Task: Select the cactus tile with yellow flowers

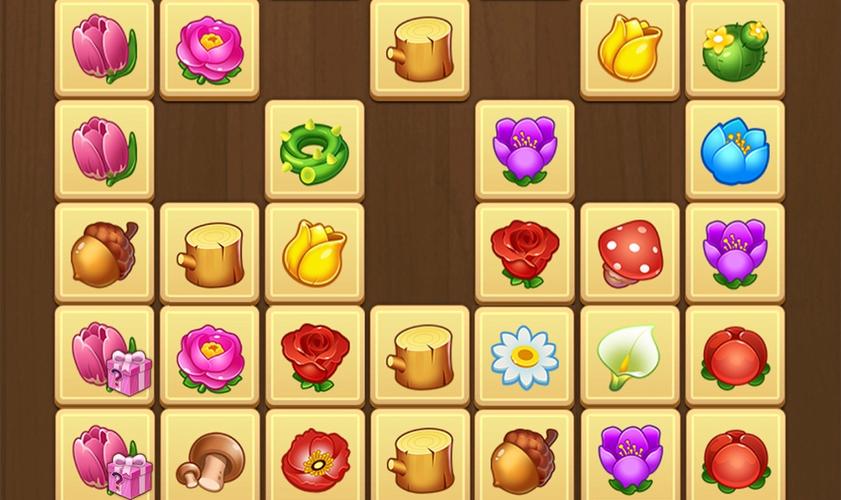Action: [x=735, y=49]
